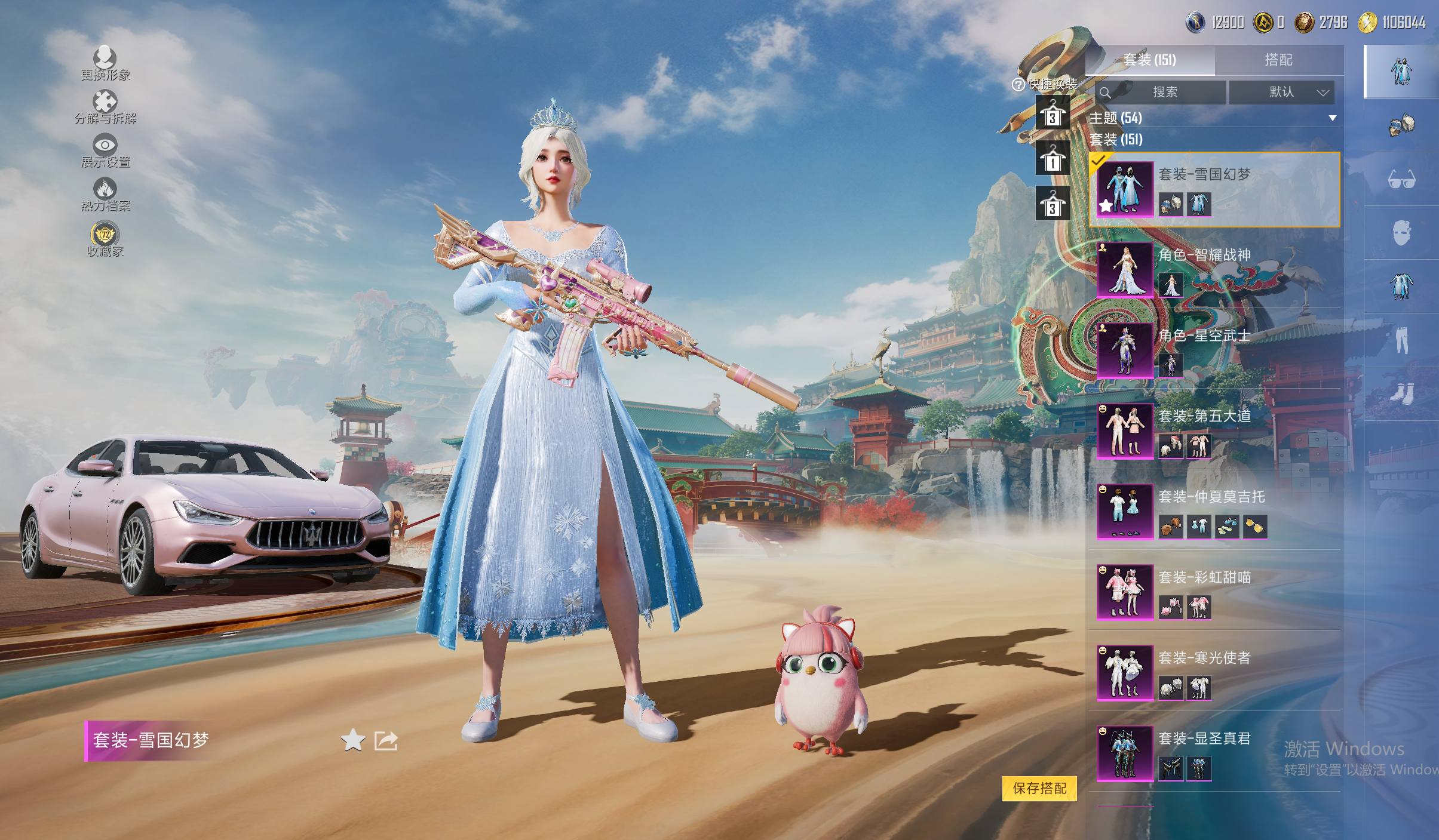Choose the 角色-星空武士 outfit
The image size is (1439, 840).
coord(1213,350)
